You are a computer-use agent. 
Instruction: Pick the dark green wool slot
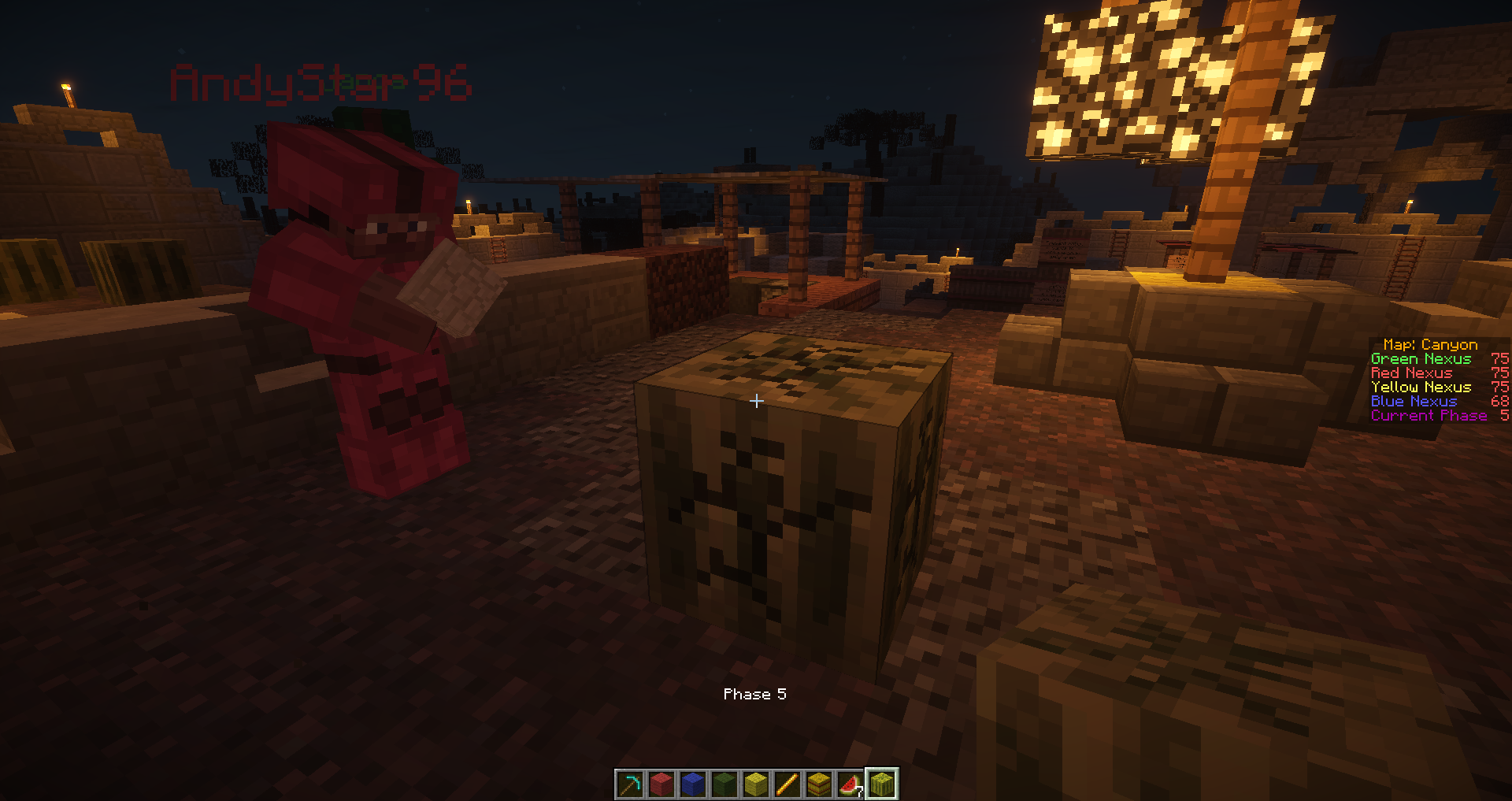[724, 784]
